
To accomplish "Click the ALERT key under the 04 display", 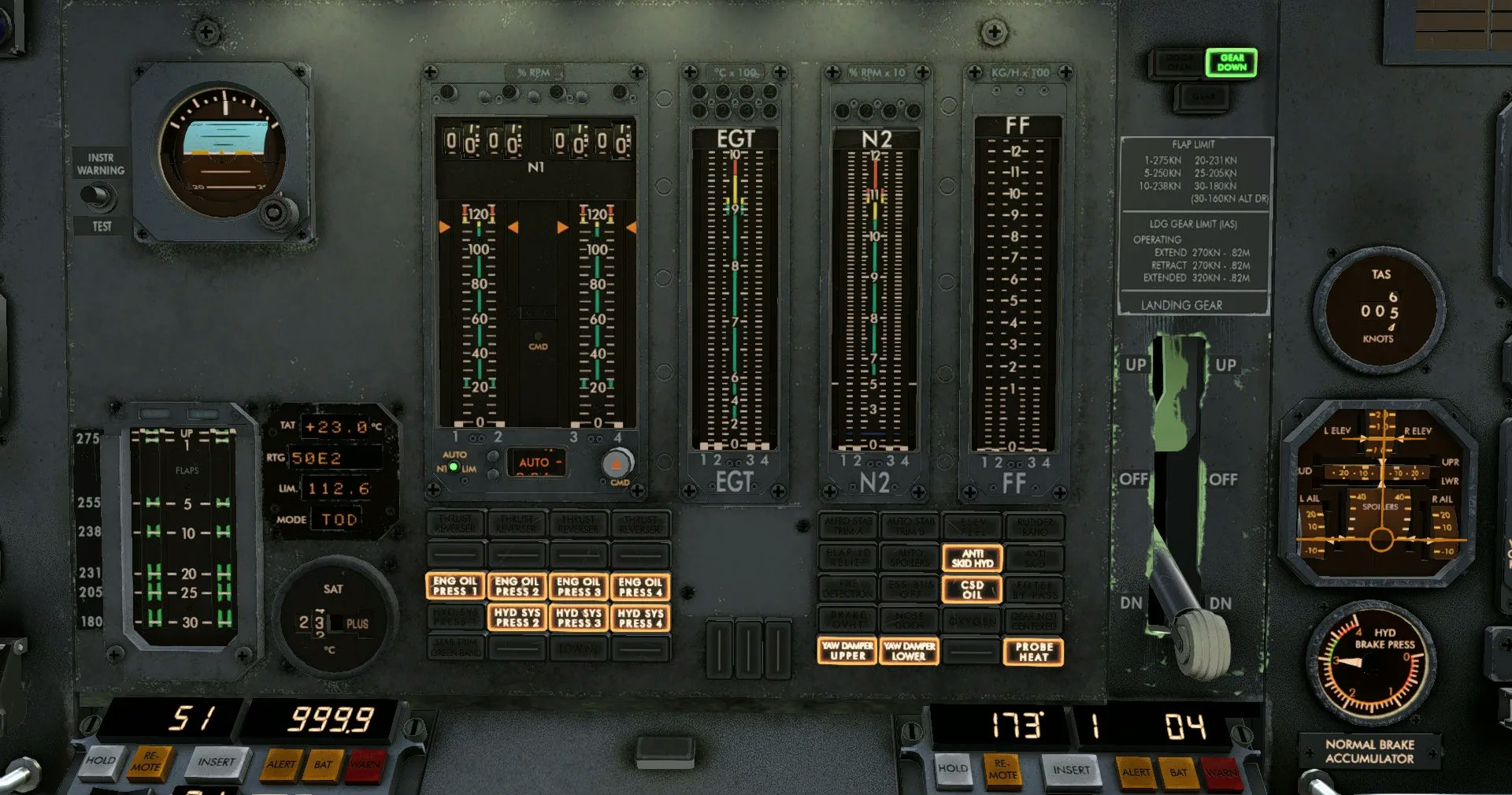I will pyautogui.click(x=1136, y=772).
